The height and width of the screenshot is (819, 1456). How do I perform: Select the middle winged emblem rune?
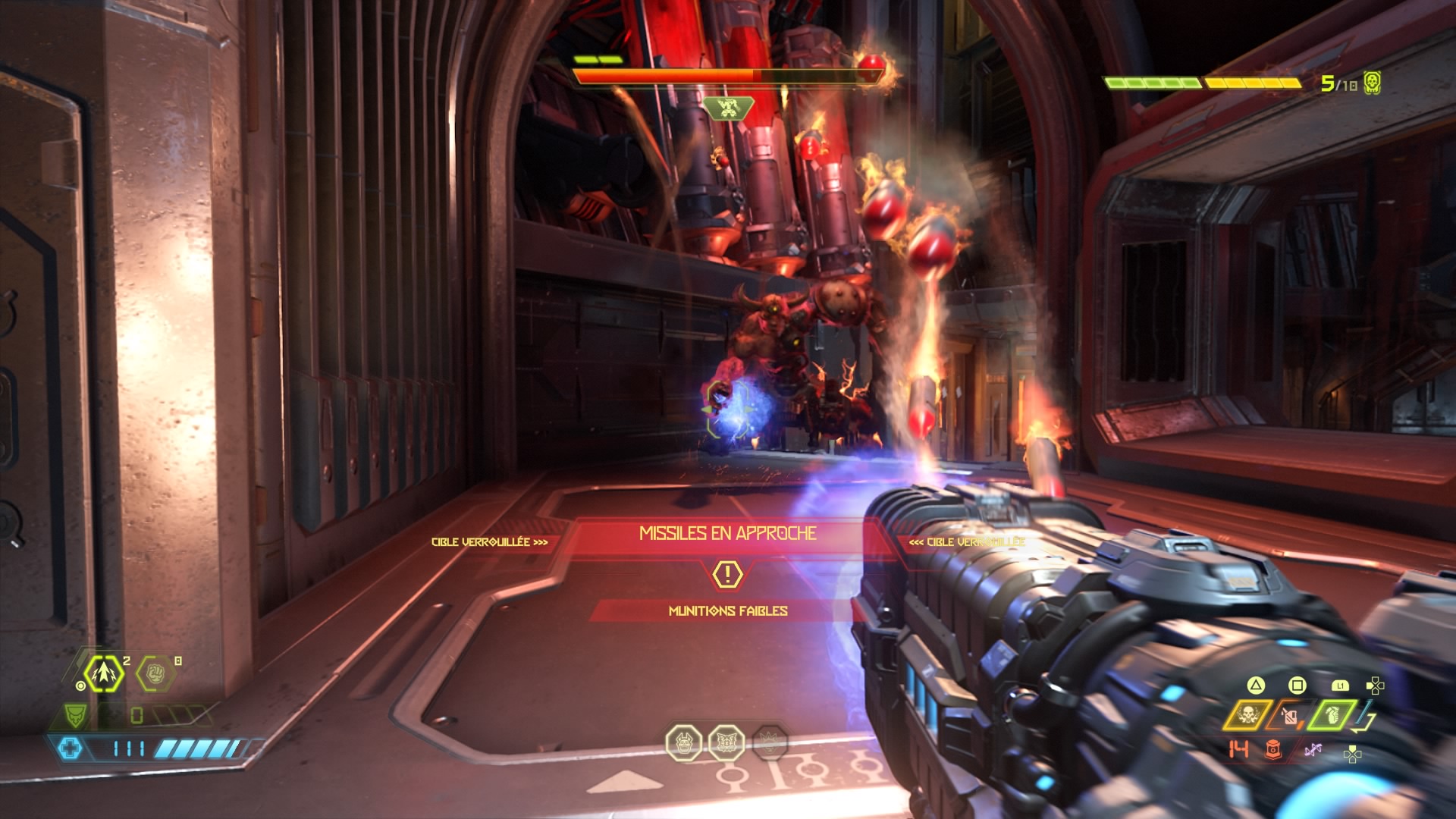(x=726, y=742)
